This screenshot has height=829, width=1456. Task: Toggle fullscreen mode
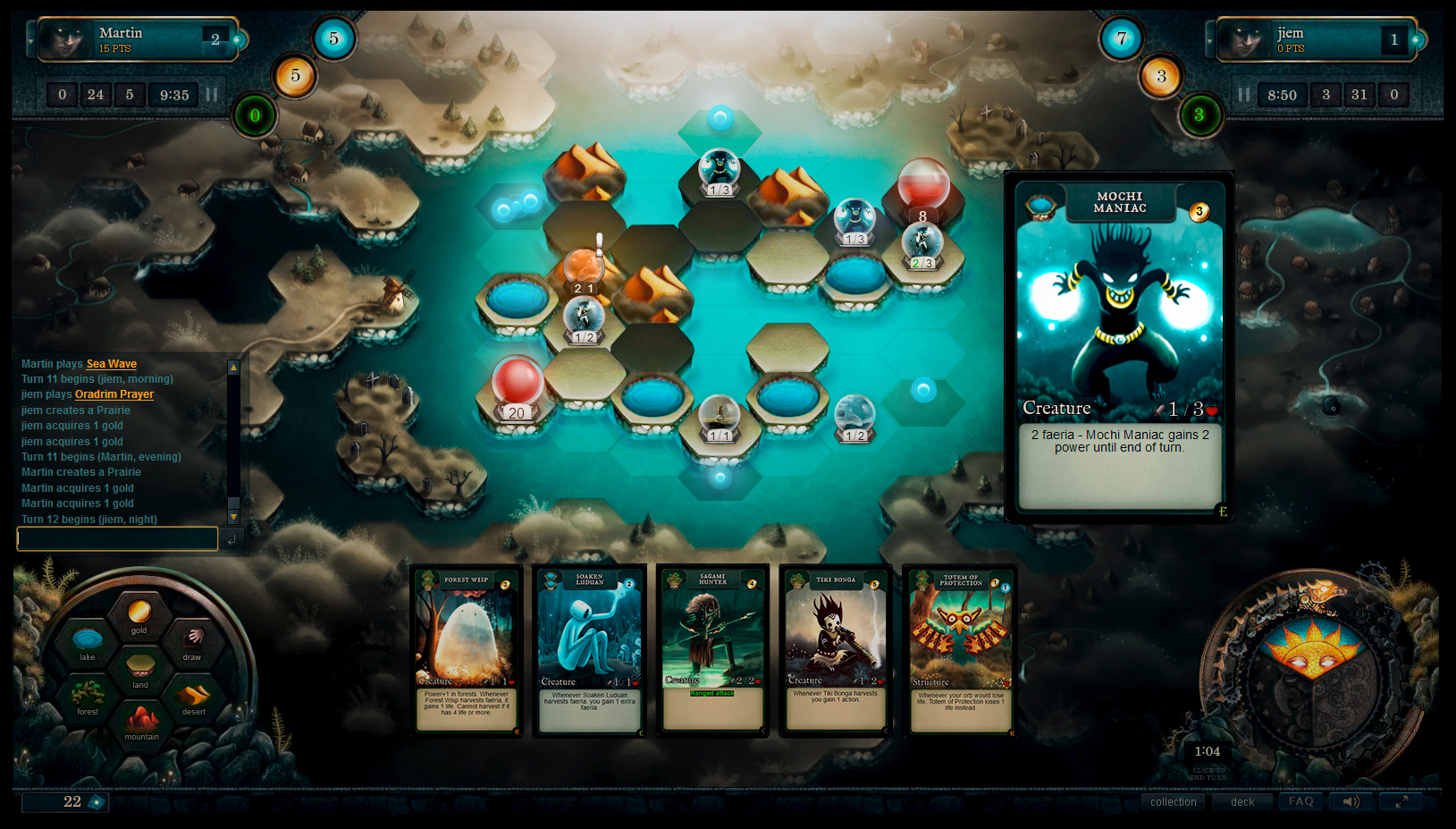coord(1402,800)
